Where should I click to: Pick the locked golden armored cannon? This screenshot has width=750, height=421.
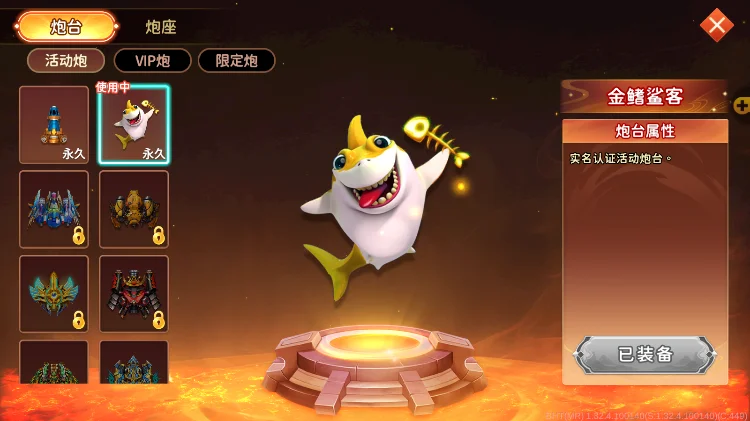134,209
